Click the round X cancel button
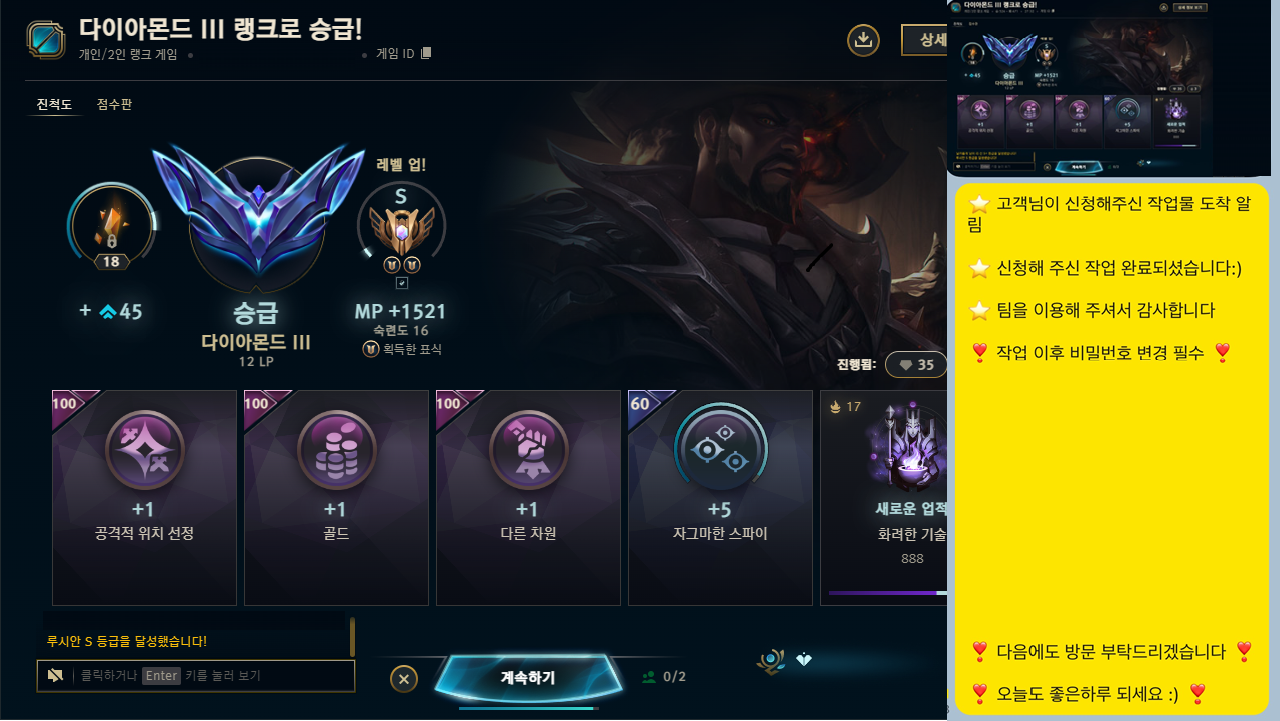The image size is (1280, 721). (404, 678)
